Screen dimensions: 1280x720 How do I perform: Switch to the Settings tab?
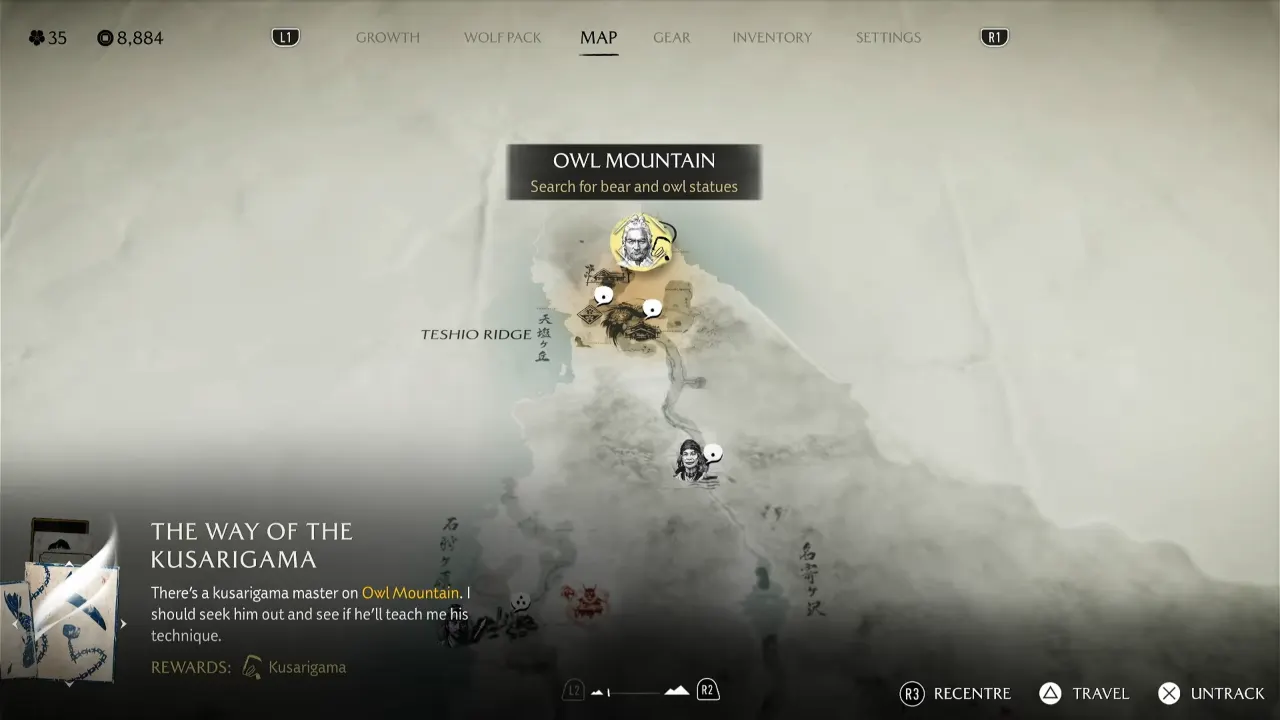888,38
